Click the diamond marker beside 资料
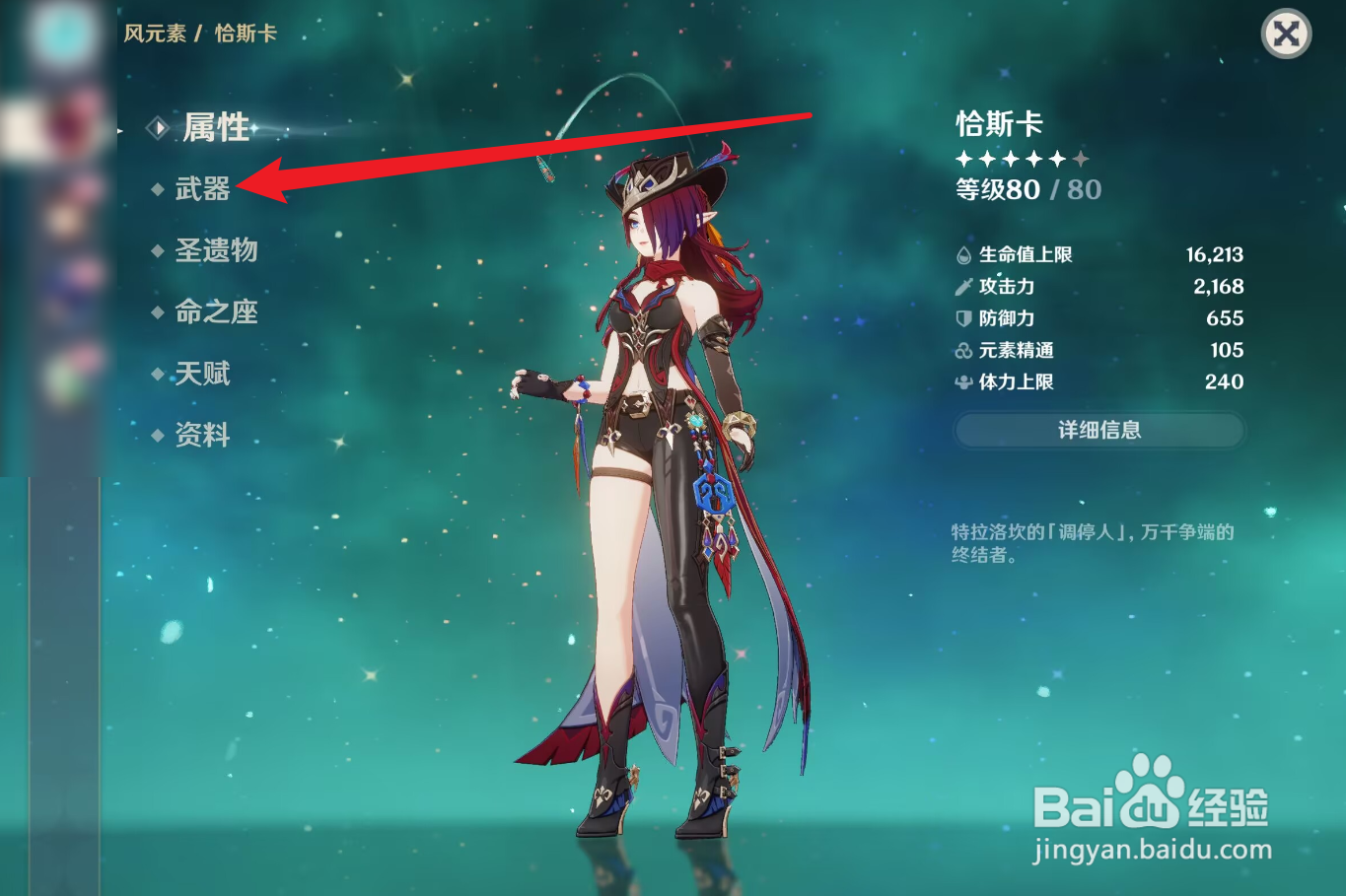Screen dimensions: 1346x896 click(x=158, y=435)
